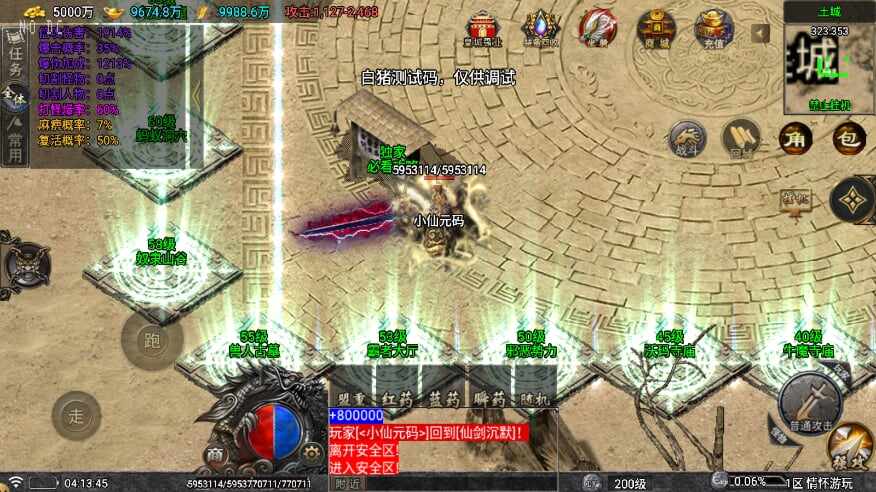The height and width of the screenshot is (492, 876).
Task: Open the 充值 recharge icon
Action: pyautogui.click(x=714, y=29)
